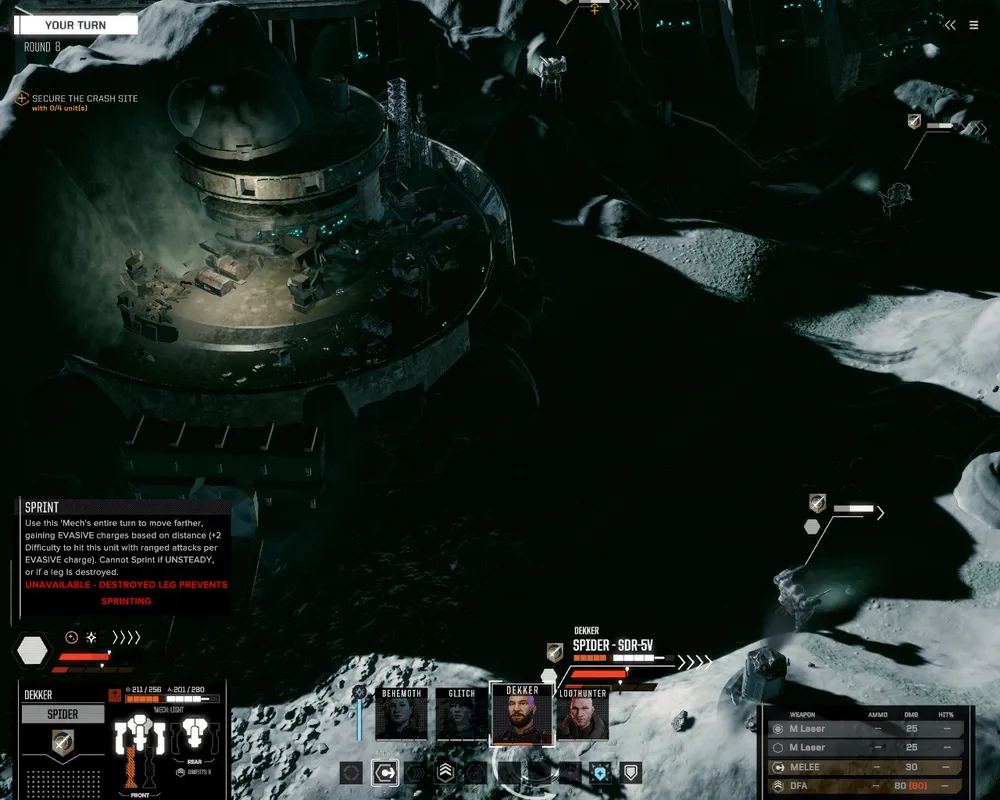The width and height of the screenshot is (1000, 800).
Task: Click the Spider mech name plate
Action: [63, 714]
